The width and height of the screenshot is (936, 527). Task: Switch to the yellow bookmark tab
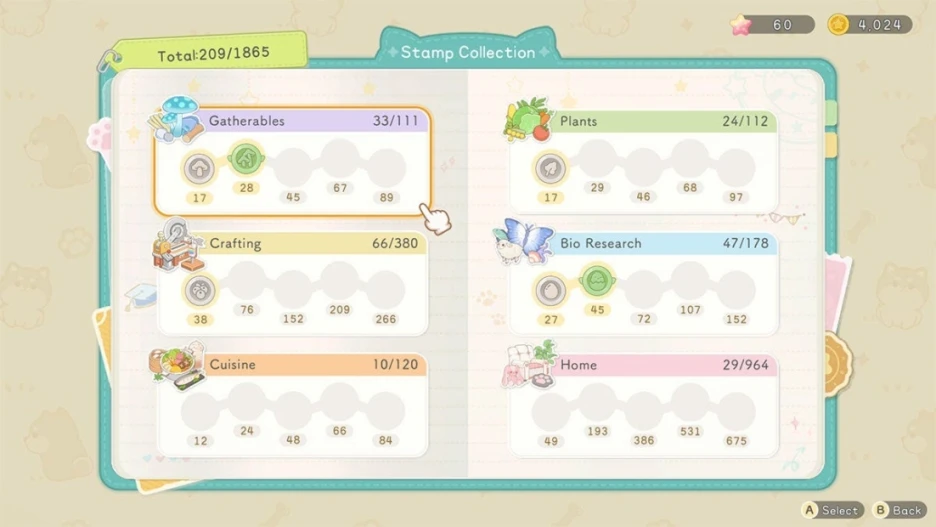point(831,147)
